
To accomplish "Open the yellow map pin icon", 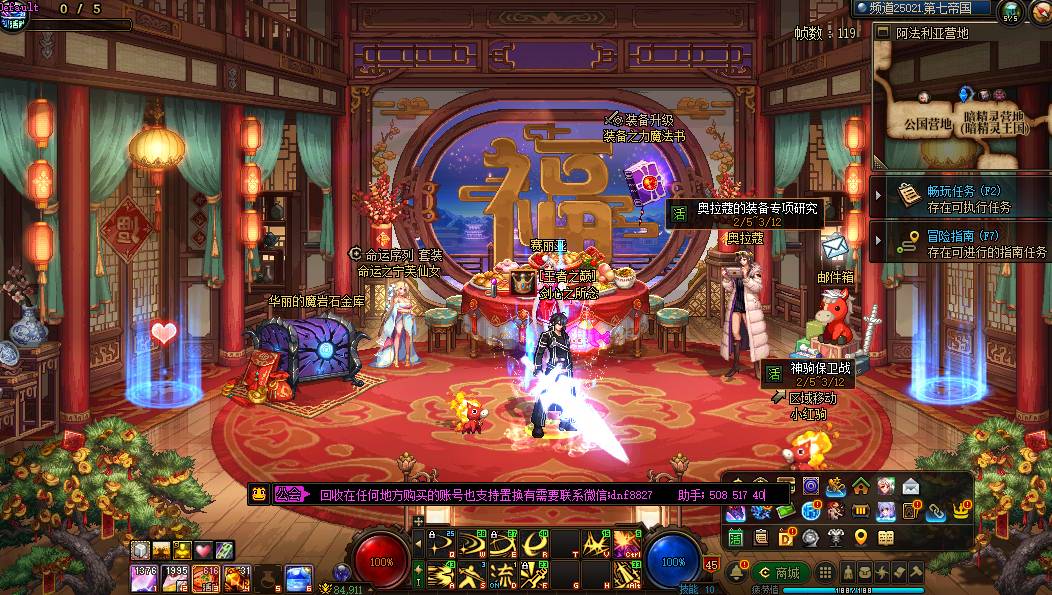I will tap(860, 538).
